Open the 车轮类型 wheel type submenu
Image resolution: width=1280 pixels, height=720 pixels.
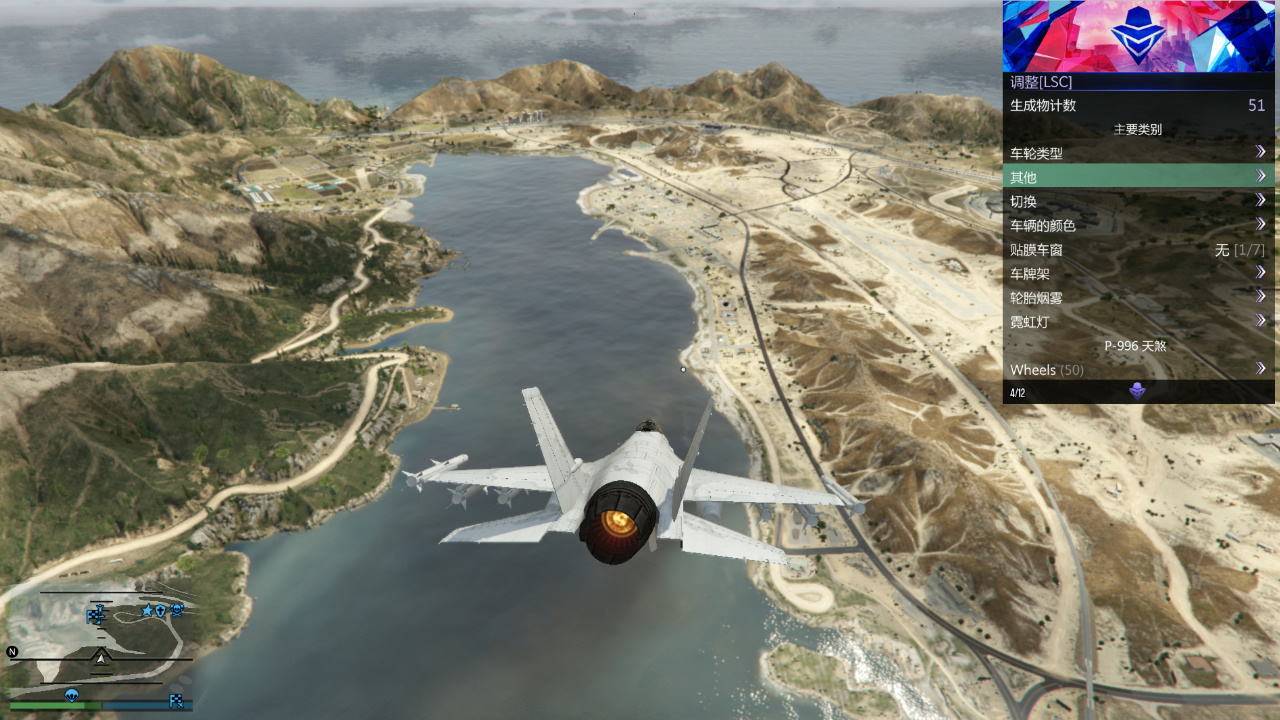click(x=1138, y=153)
